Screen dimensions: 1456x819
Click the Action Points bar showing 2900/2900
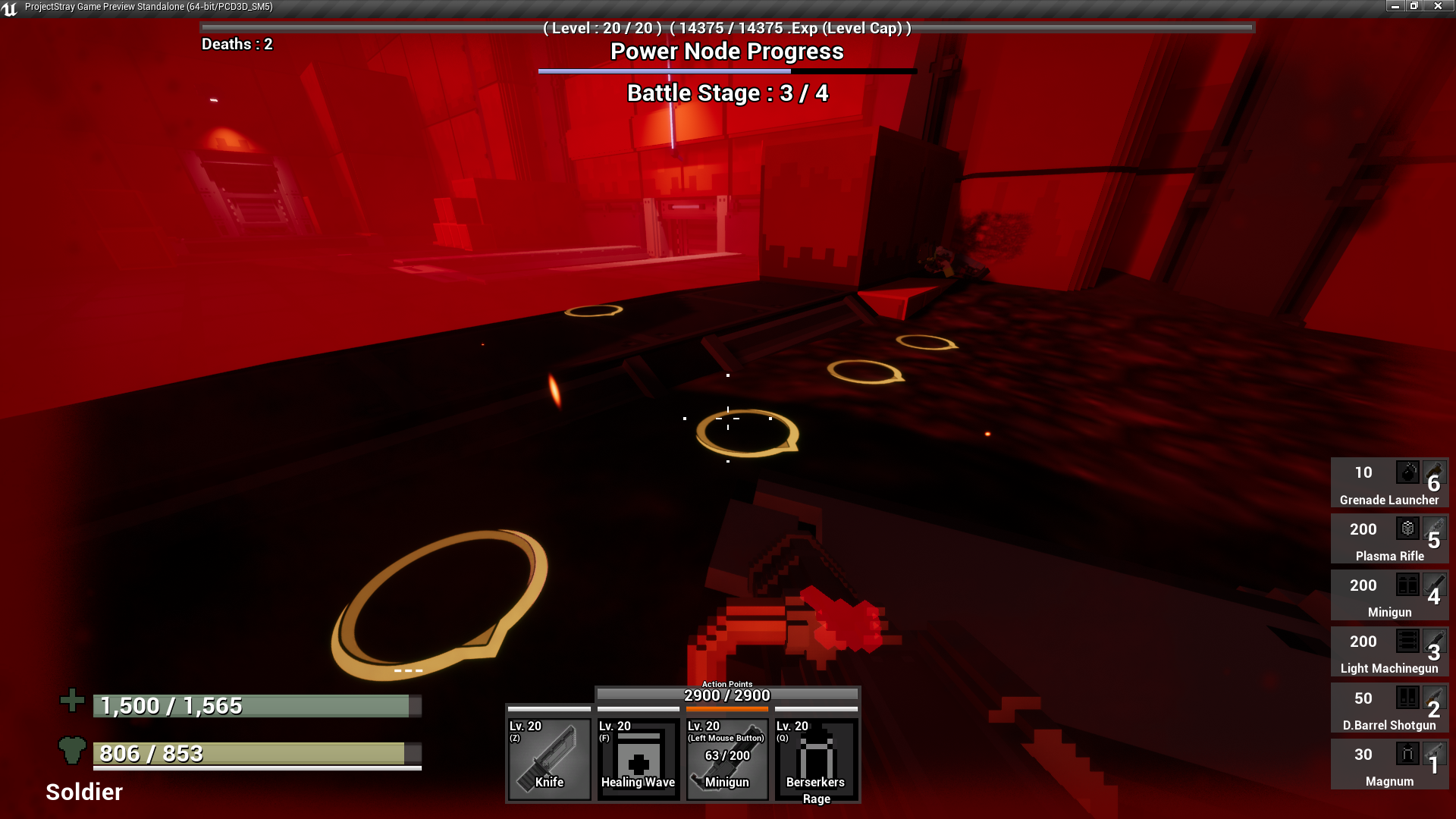tap(727, 695)
